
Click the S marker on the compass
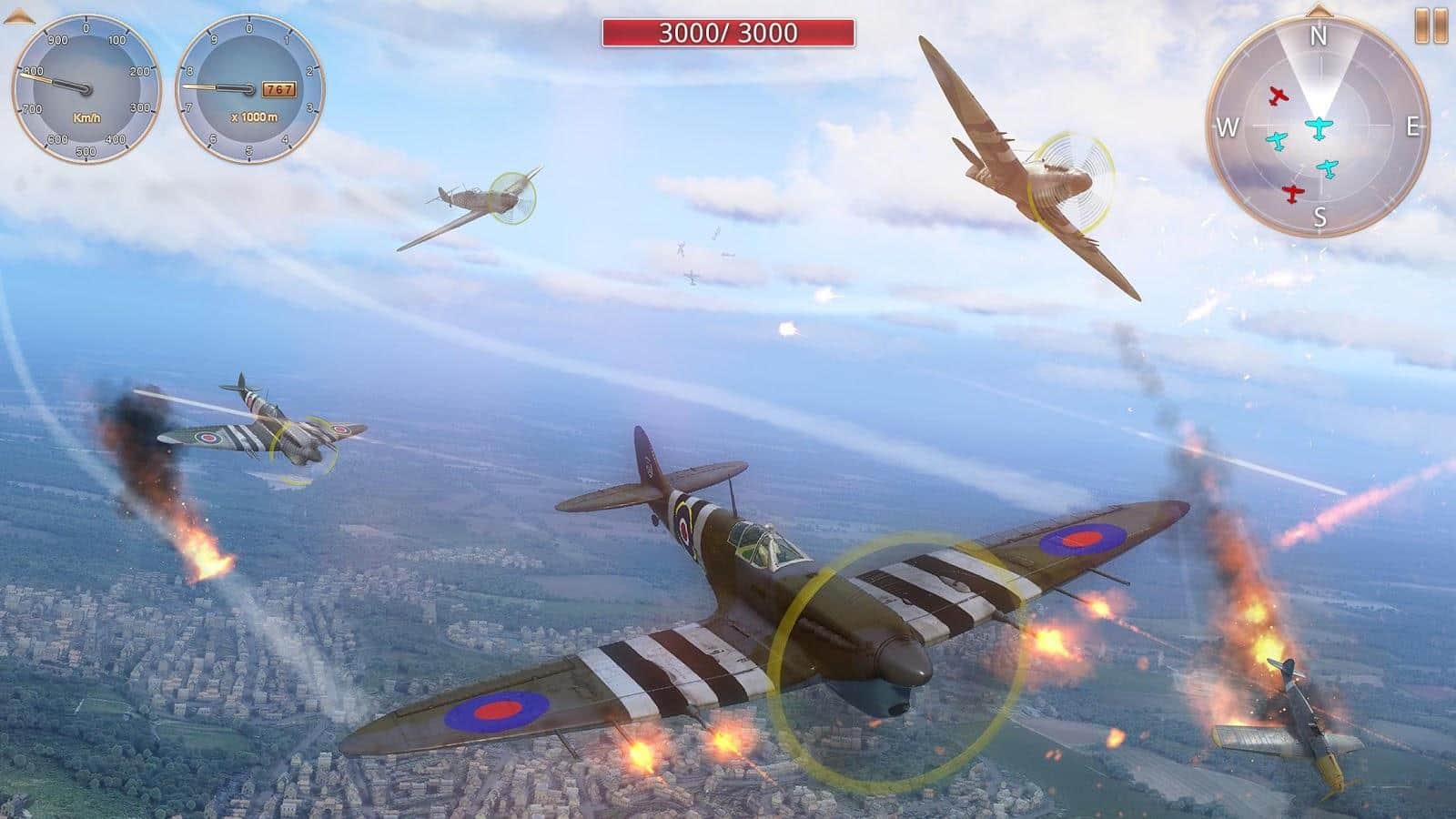pyautogui.click(x=1319, y=216)
